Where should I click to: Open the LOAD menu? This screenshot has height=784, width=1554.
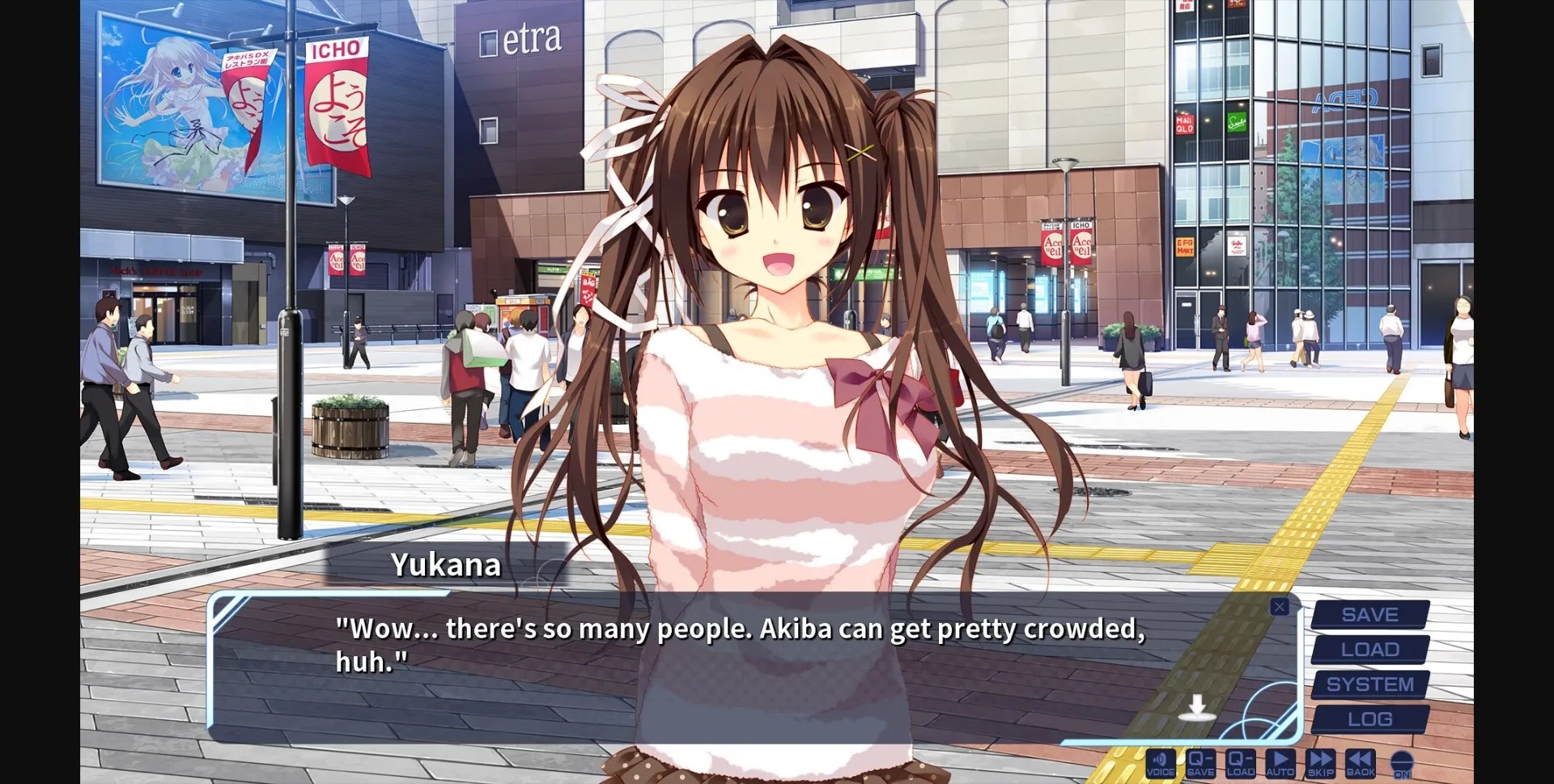1369,649
